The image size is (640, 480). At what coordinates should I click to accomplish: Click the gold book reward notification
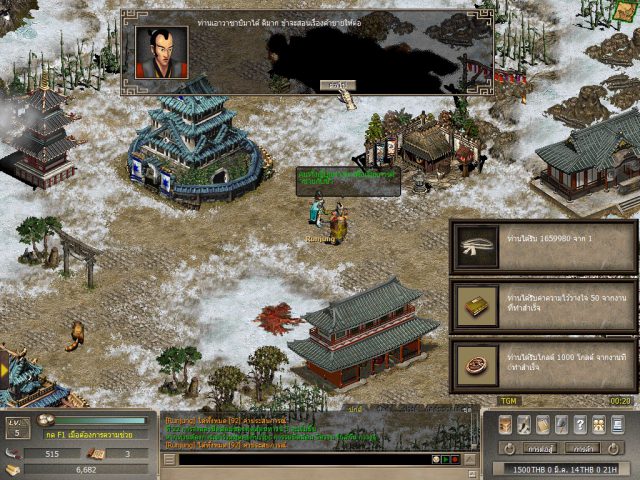coord(543,306)
